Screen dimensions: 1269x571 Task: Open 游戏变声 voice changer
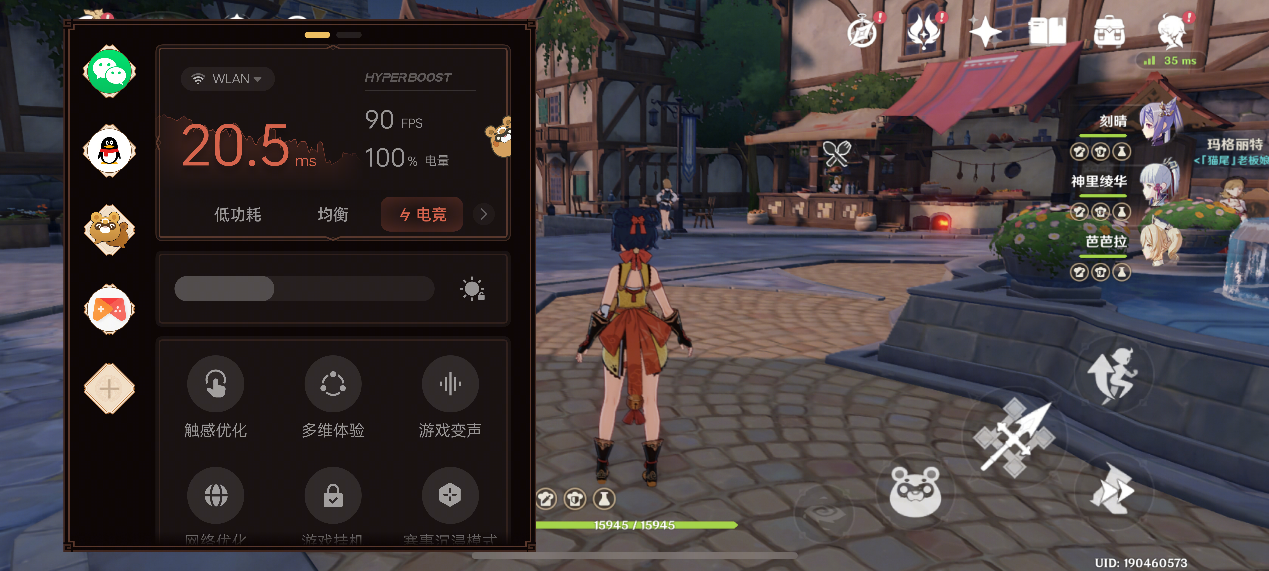450,384
